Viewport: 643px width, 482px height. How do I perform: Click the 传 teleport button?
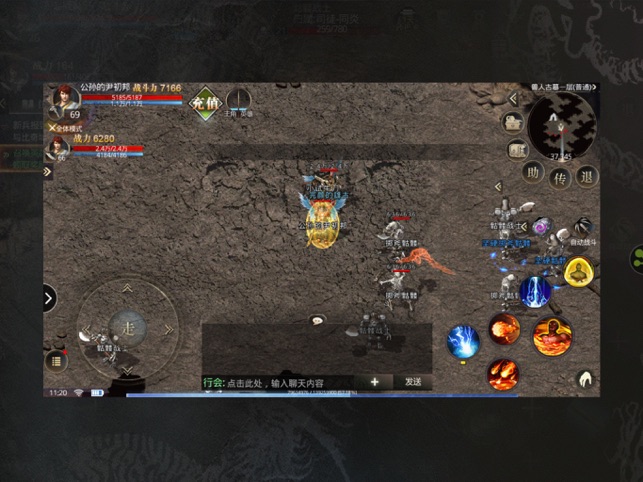[562, 177]
